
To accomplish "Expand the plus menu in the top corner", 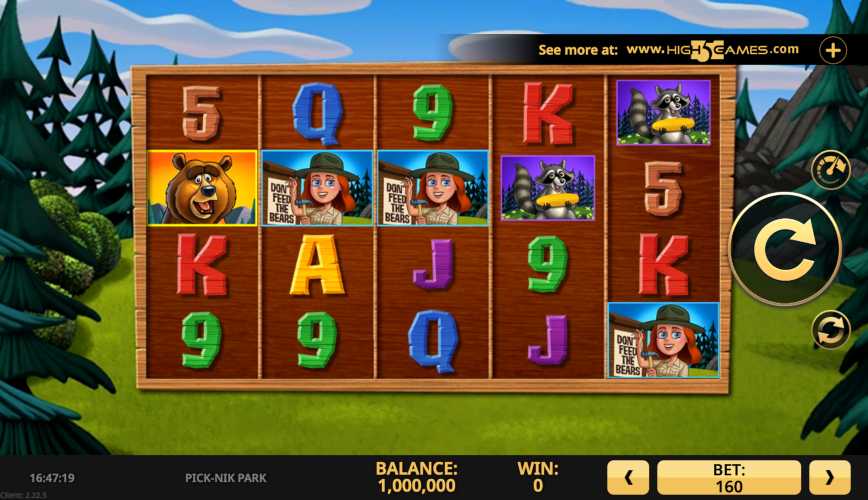I will pyautogui.click(x=832, y=49).
